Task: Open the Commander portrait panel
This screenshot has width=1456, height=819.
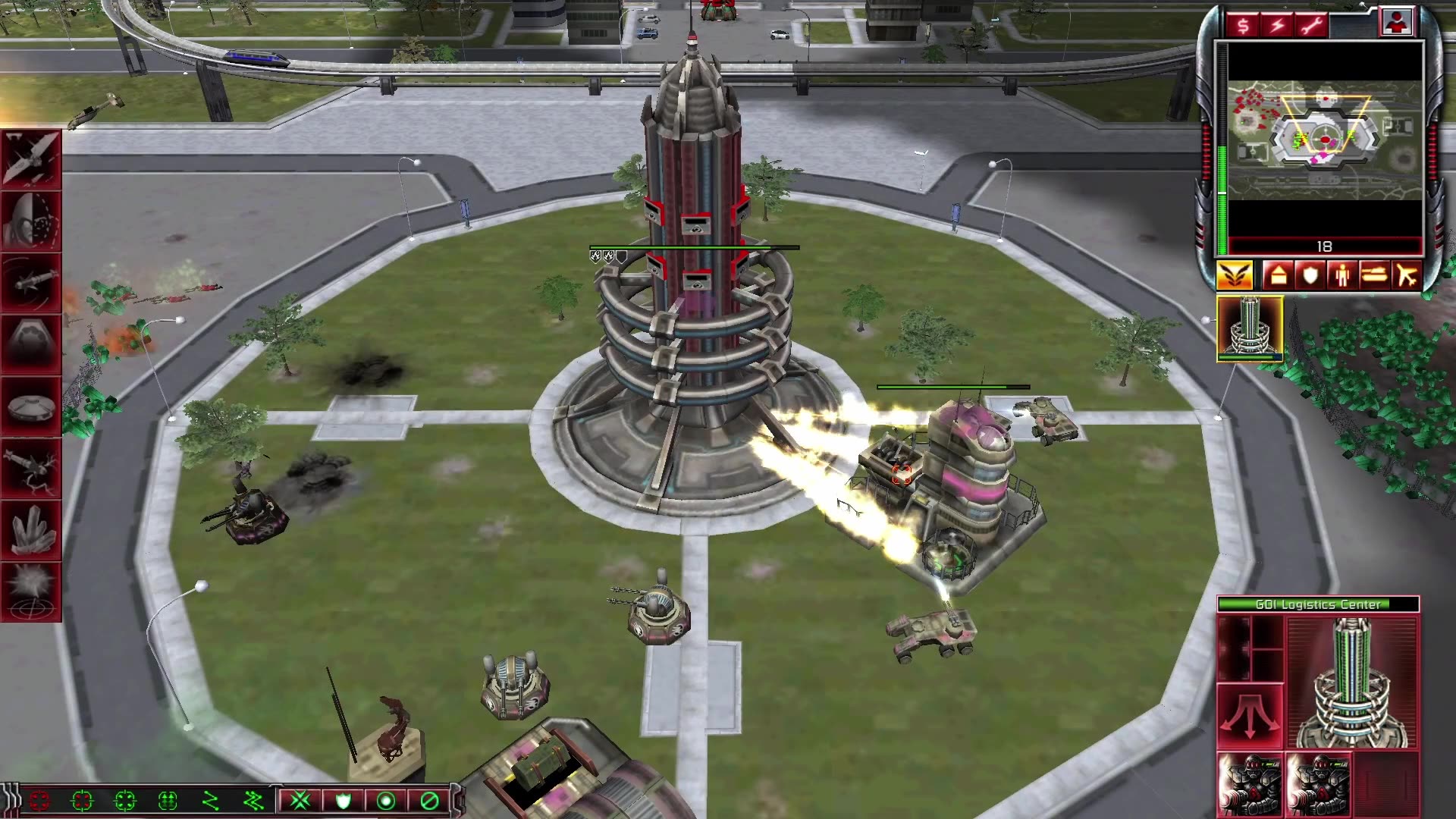Action: pos(1398,23)
